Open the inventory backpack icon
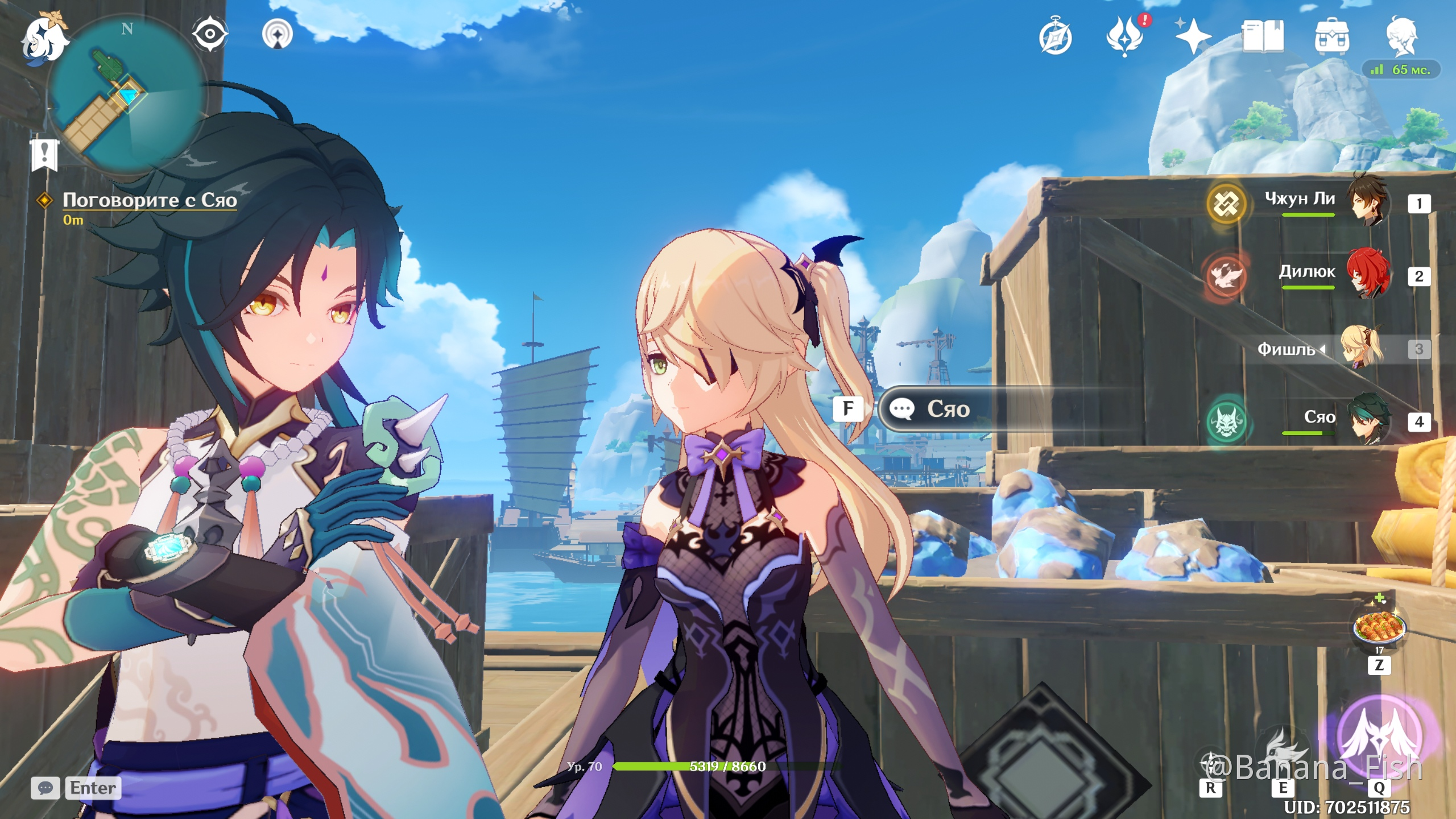Image resolution: width=1456 pixels, height=819 pixels. coord(1332,38)
